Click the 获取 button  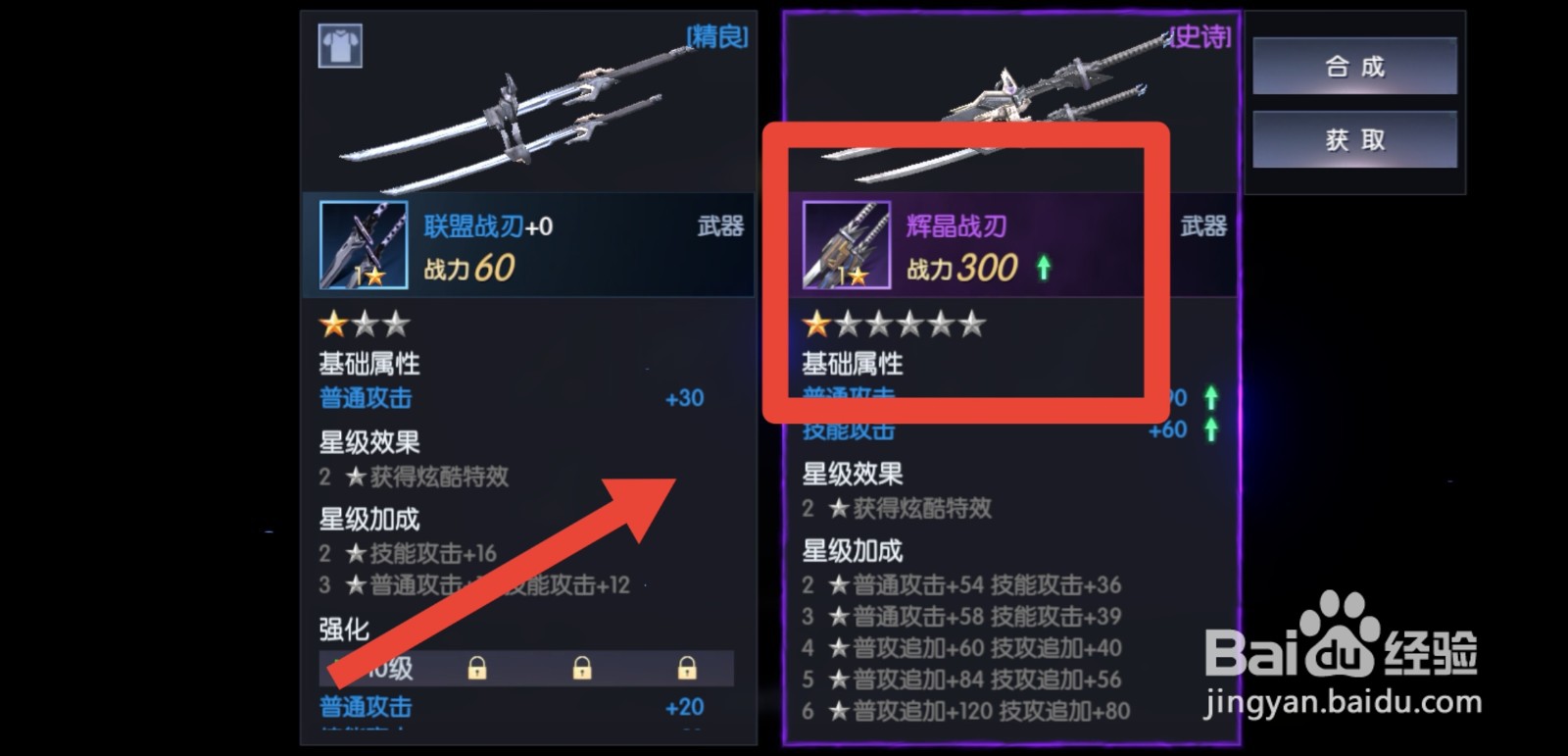click(x=1355, y=138)
